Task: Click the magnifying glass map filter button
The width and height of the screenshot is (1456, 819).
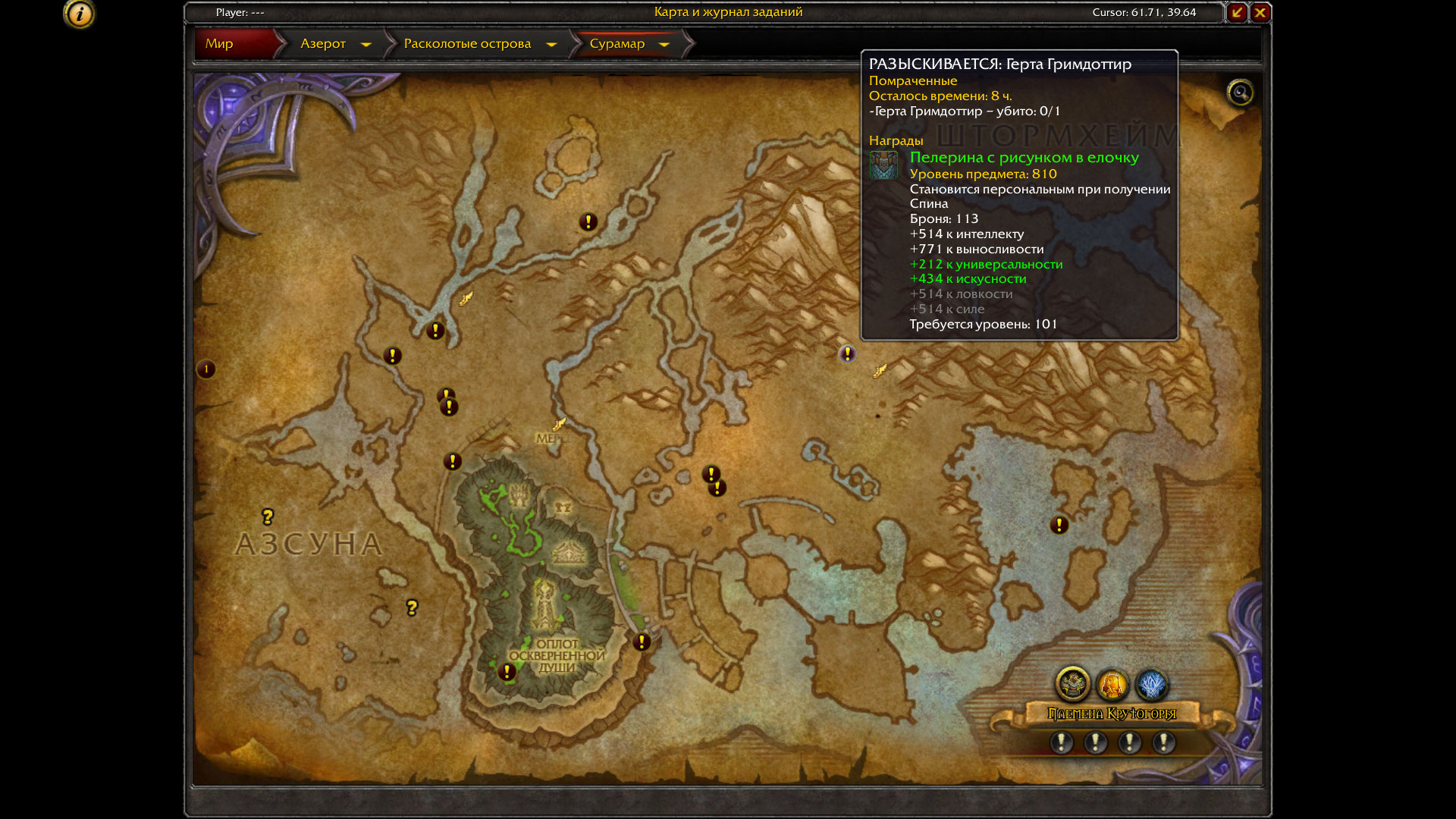Action: coord(1240,93)
